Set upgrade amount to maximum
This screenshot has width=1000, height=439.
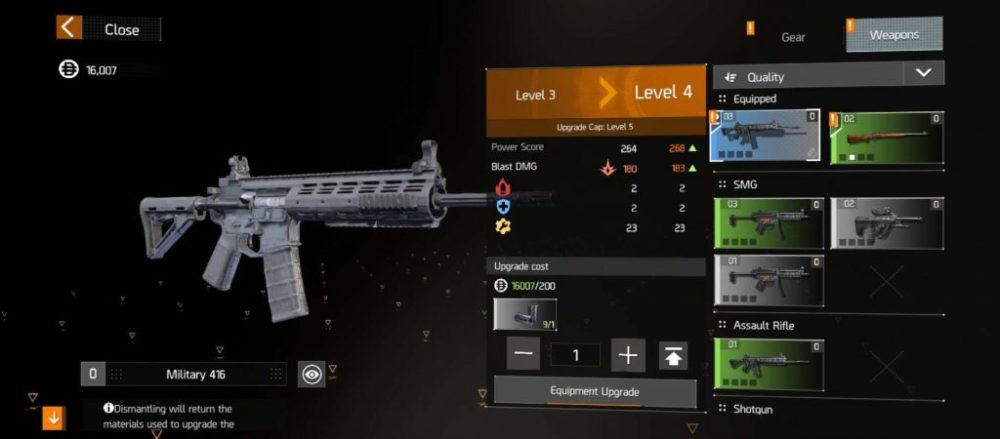(673, 355)
